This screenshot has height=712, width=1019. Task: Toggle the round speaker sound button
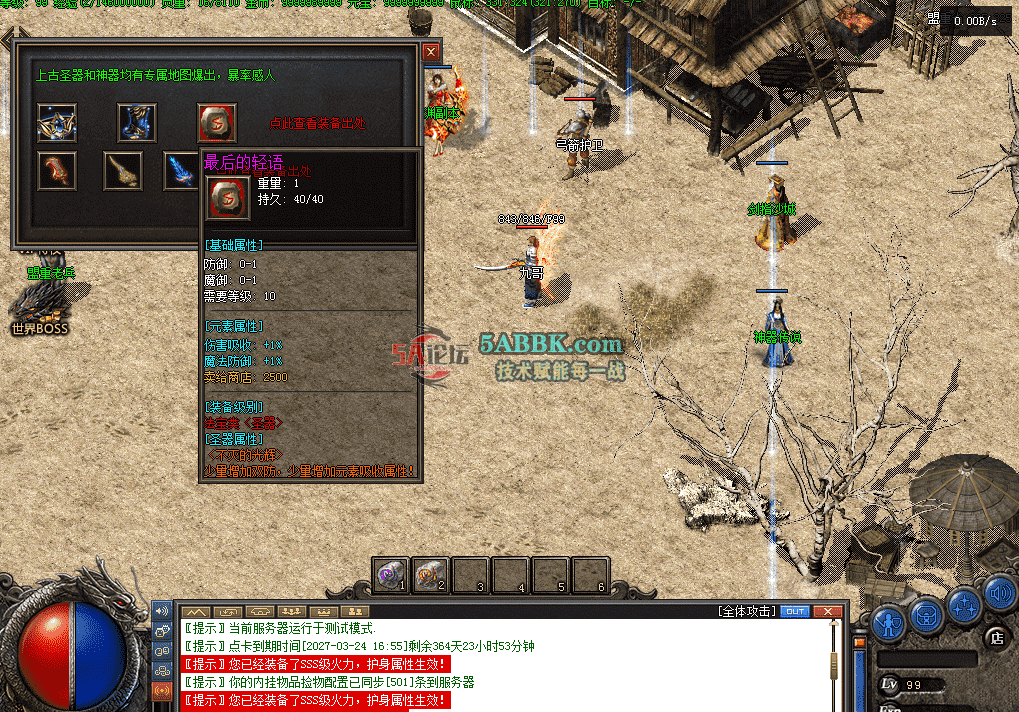click(x=999, y=595)
